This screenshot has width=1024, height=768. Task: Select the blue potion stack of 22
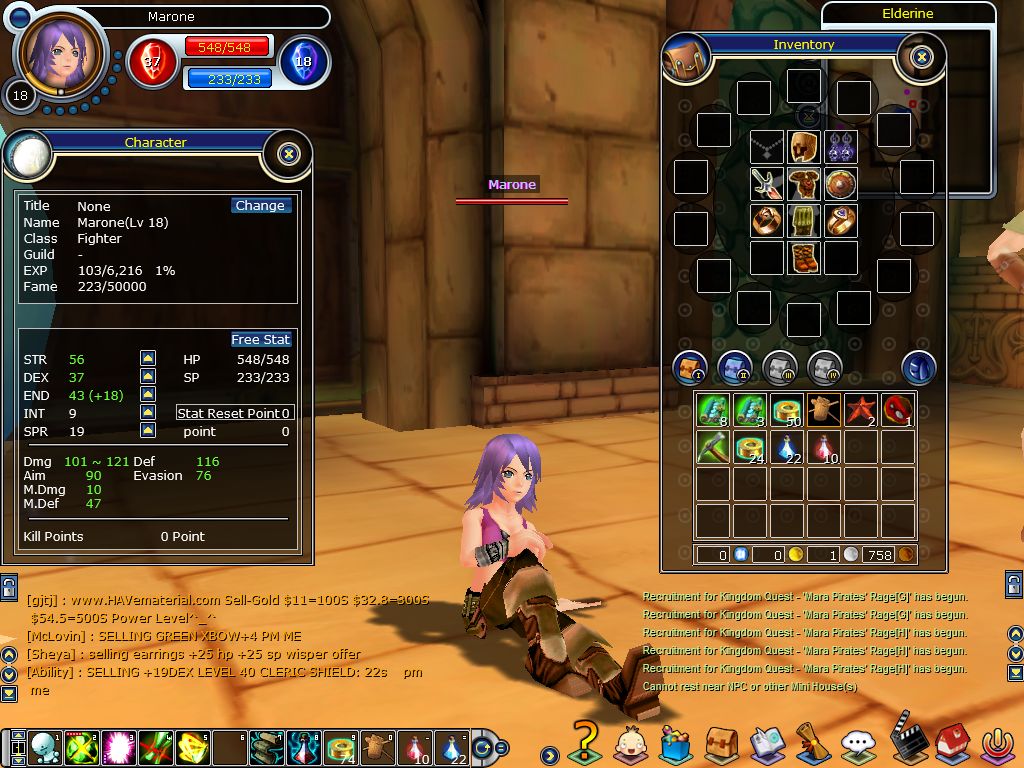tap(788, 447)
